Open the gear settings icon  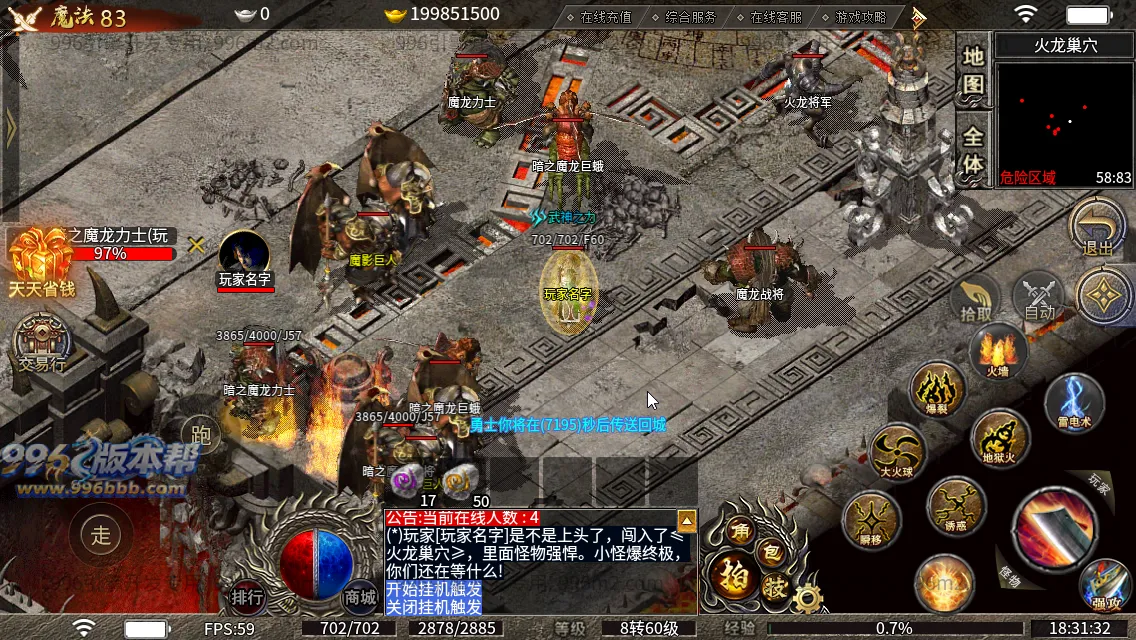pos(806,598)
